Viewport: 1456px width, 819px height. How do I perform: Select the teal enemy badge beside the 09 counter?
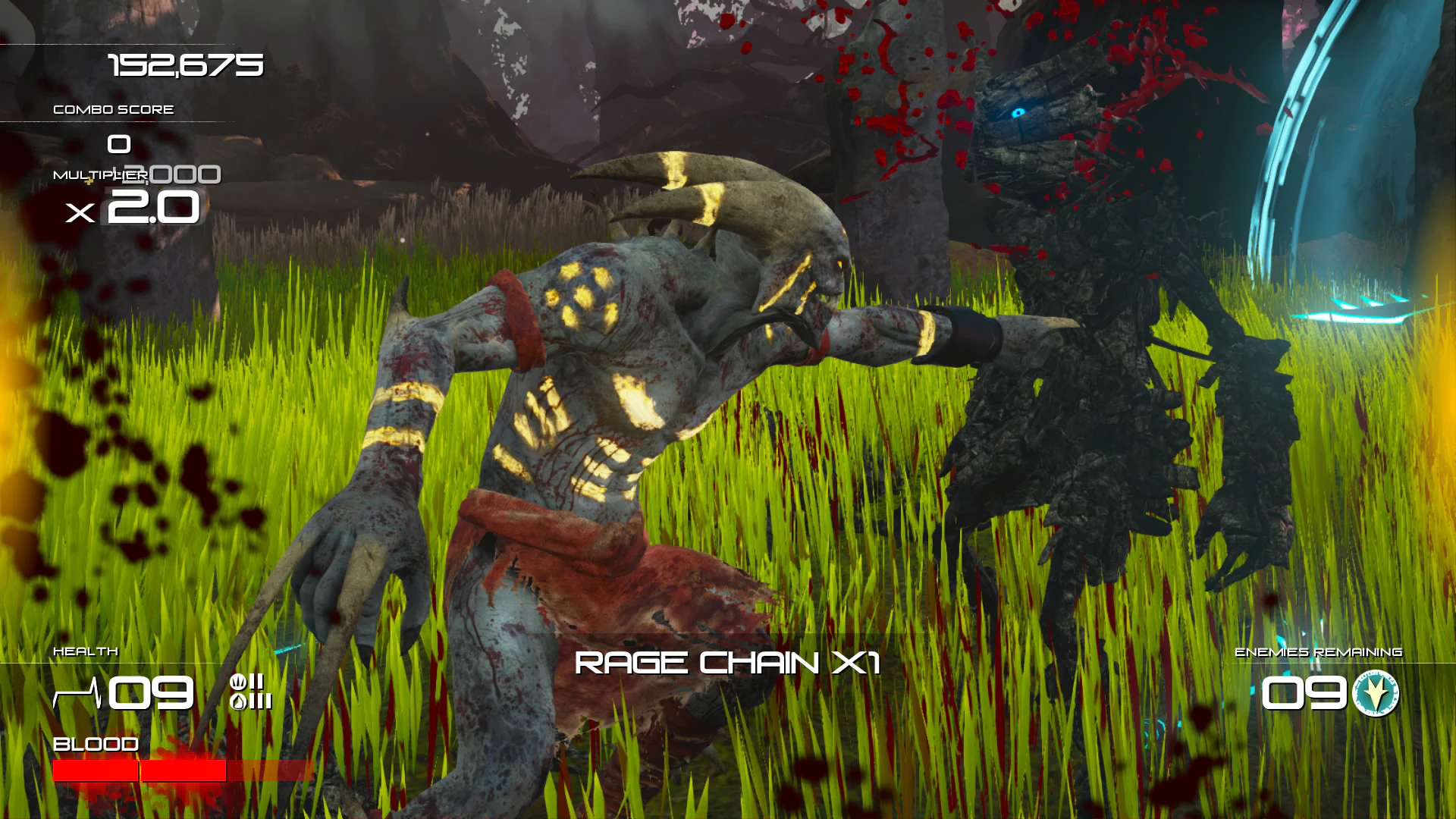pos(1377,692)
